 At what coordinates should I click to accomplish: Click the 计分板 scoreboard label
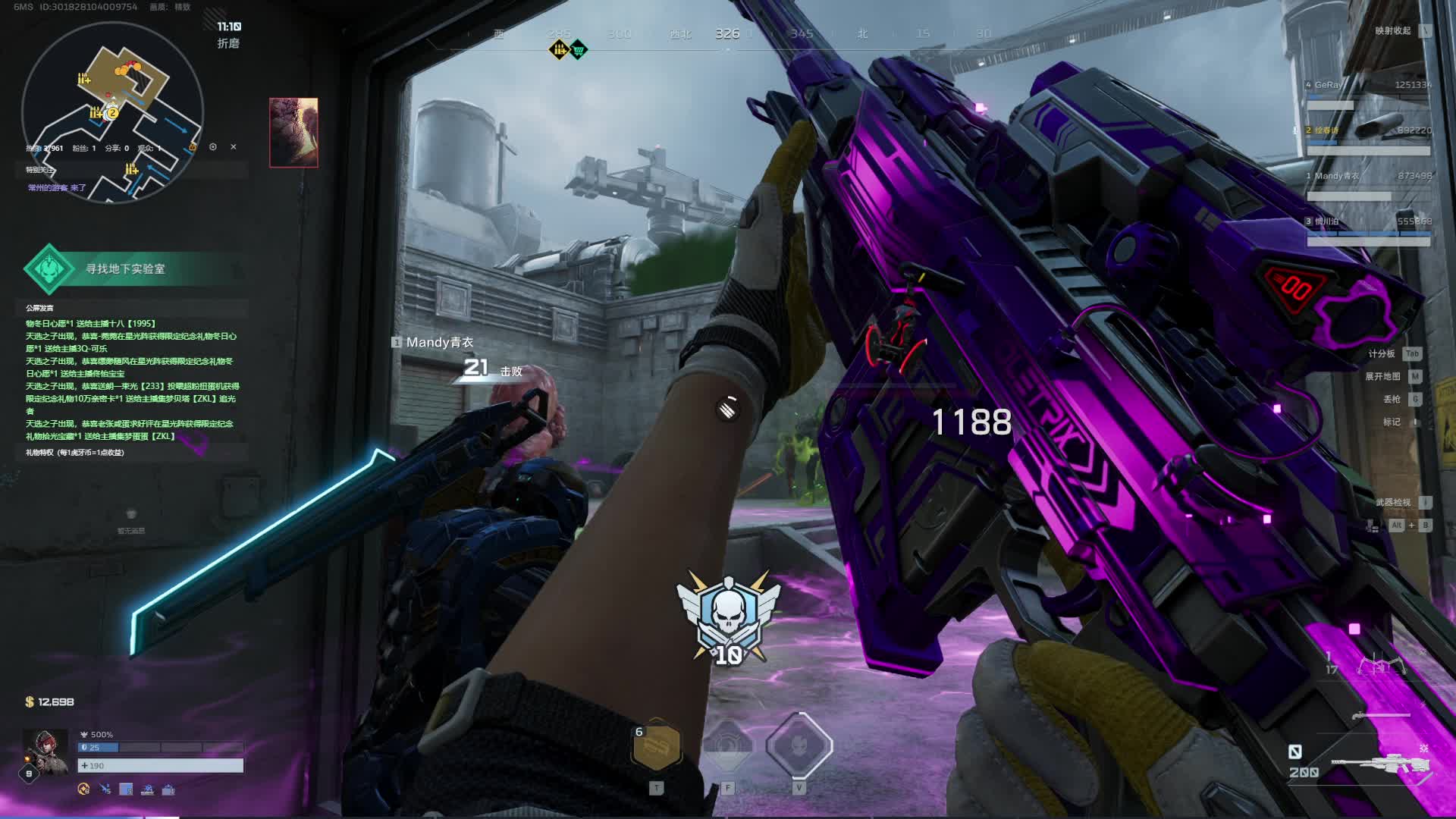point(1382,354)
